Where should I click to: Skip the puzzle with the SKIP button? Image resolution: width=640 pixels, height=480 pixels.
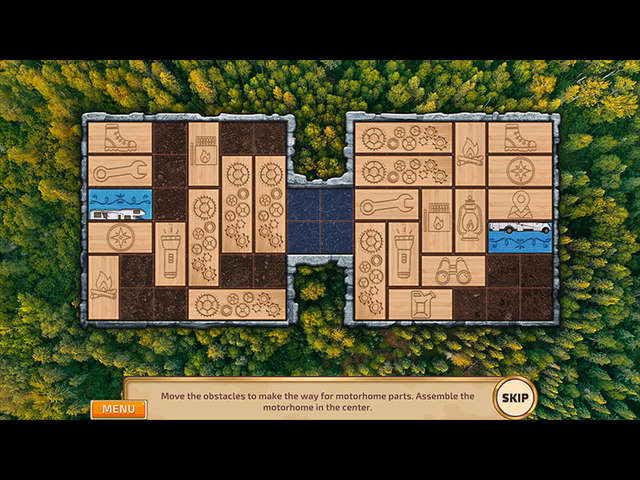pyautogui.click(x=515, y=397)
